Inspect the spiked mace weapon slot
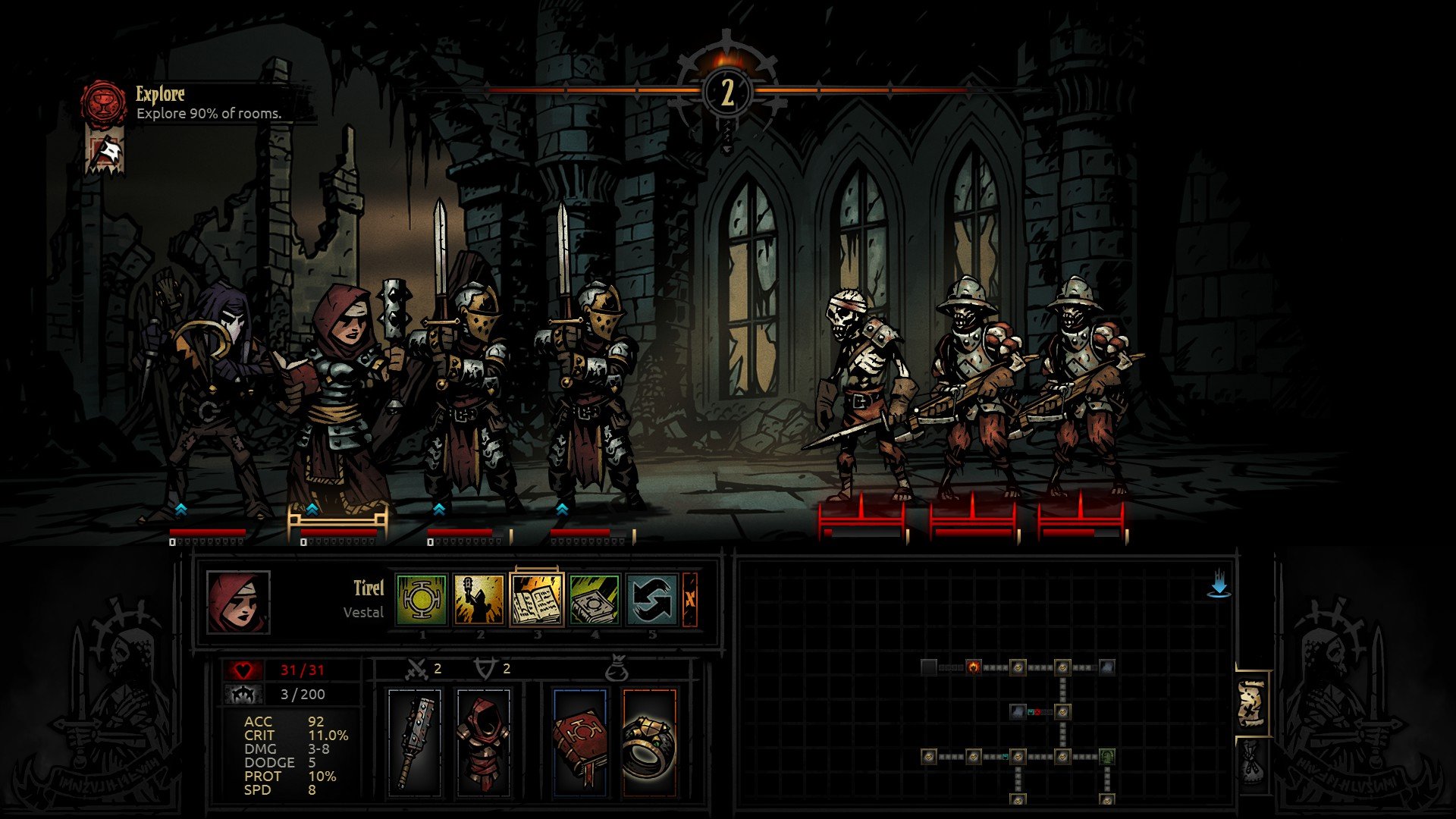Screen dimensions: 1456x819 coord(414,742)
